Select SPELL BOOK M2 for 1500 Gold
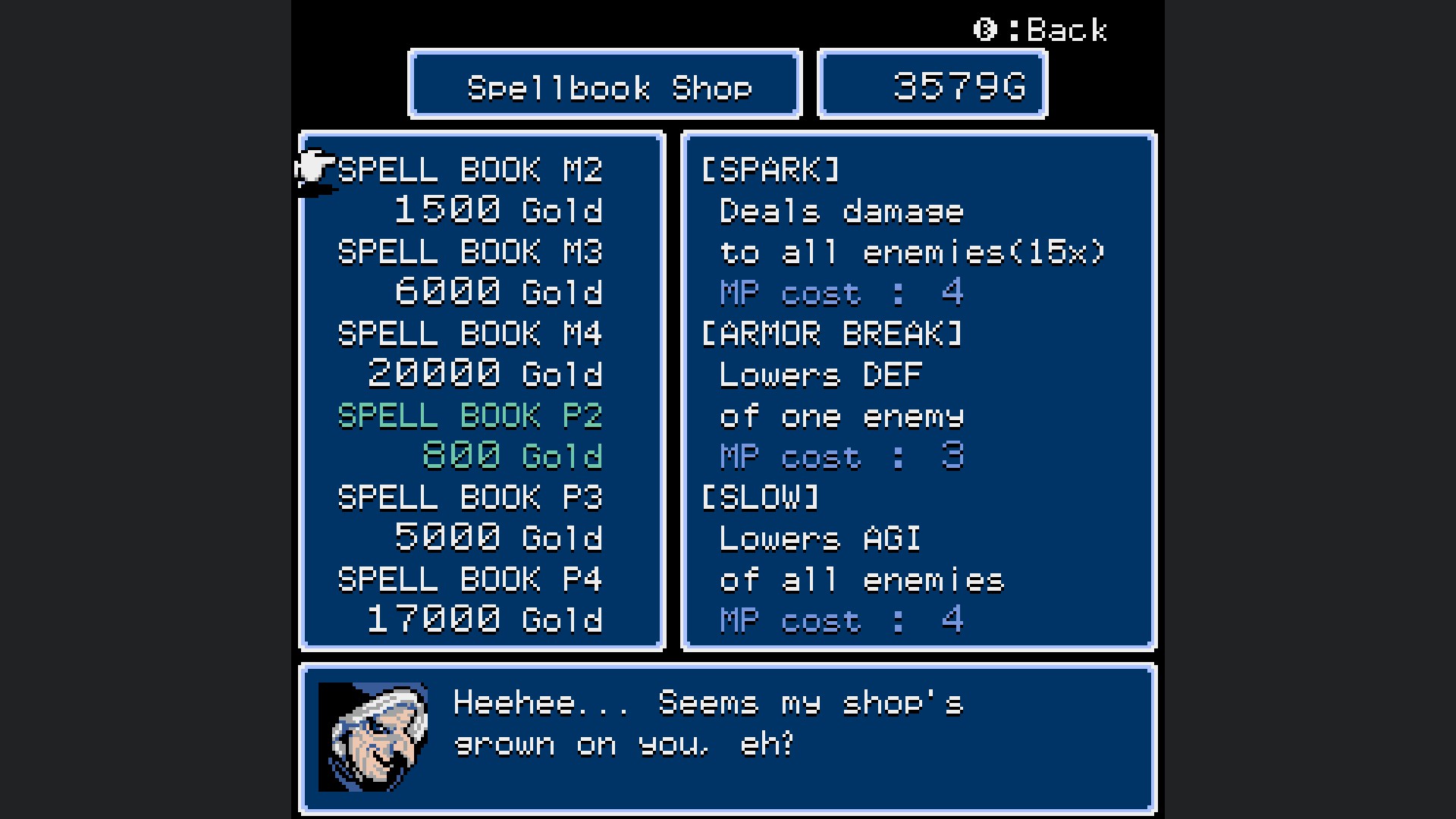This screenshot has height=819, width=1456. 469,171
